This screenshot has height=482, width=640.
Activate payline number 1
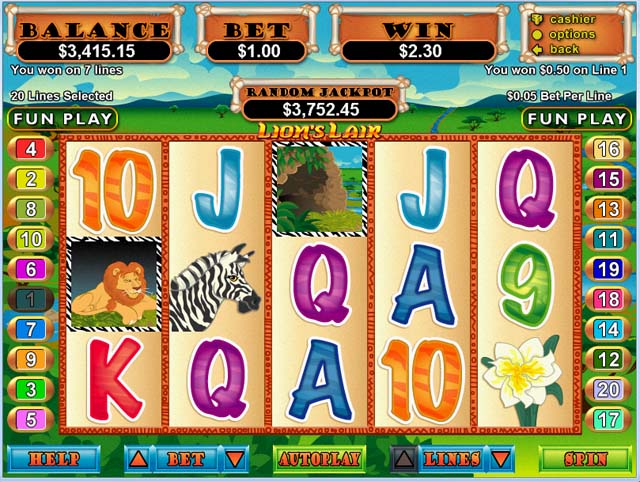[30, 299]
